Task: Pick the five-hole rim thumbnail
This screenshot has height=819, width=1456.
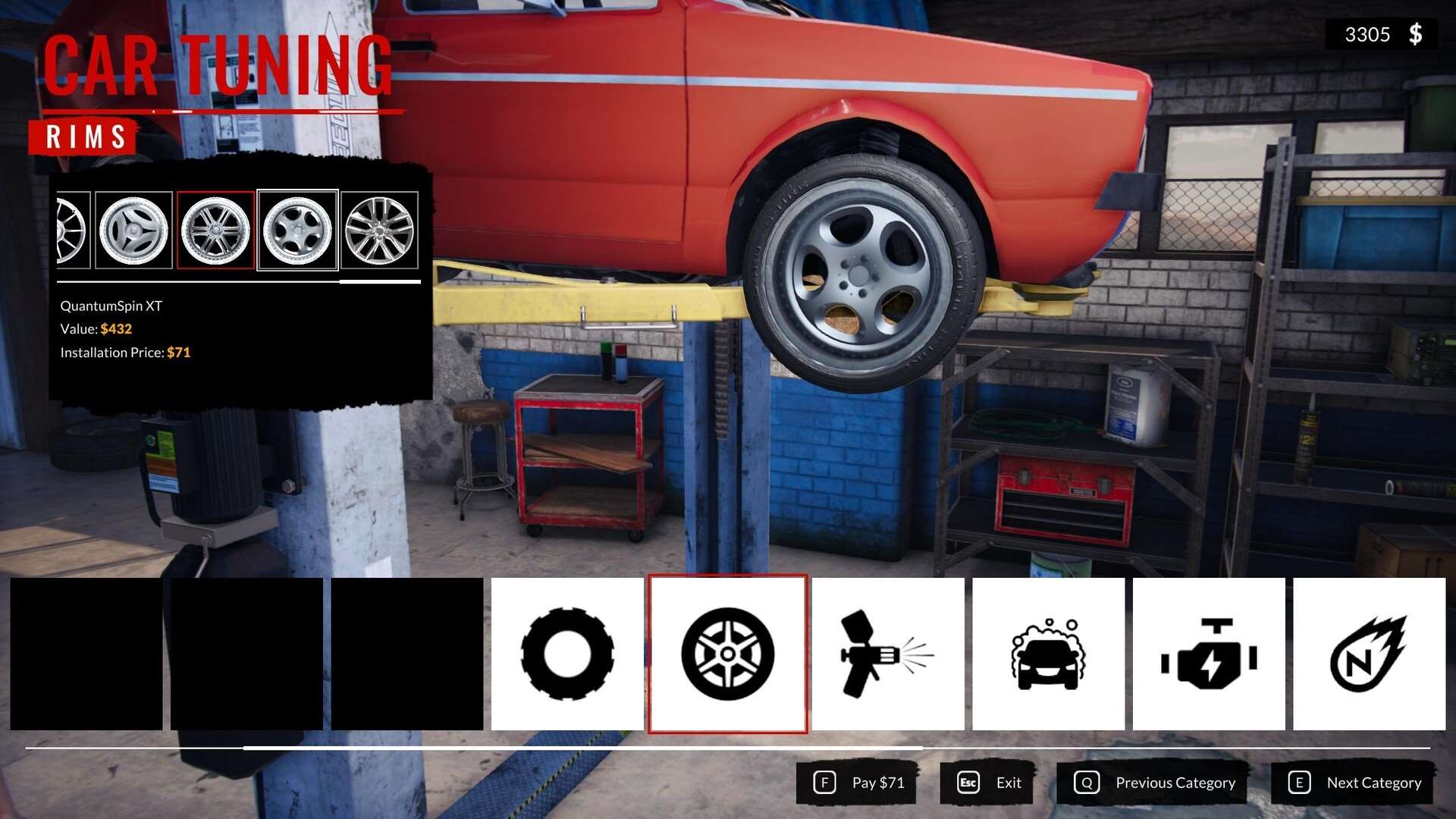Action: click(297, 231)
